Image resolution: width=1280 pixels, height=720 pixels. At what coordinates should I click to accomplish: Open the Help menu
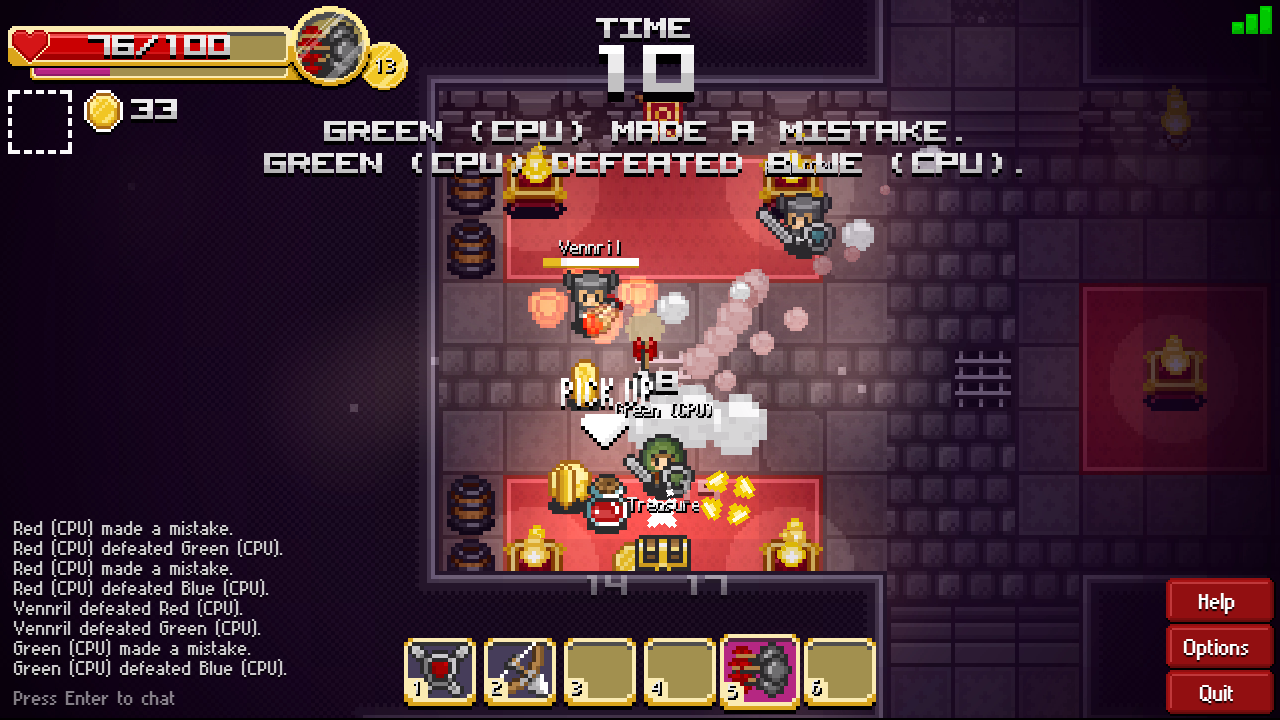1218,601
